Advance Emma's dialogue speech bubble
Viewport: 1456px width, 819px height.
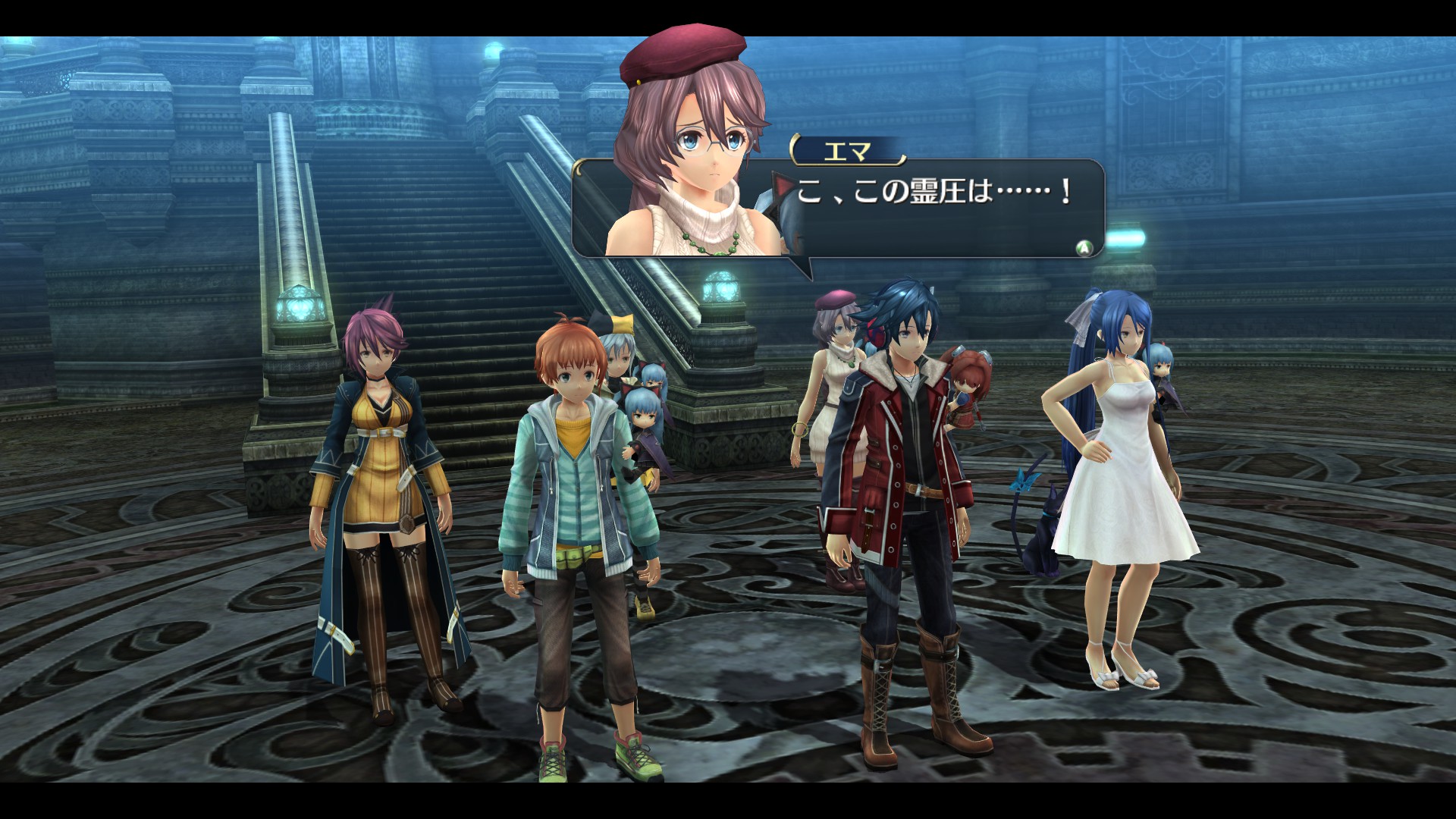[1085, 247]
